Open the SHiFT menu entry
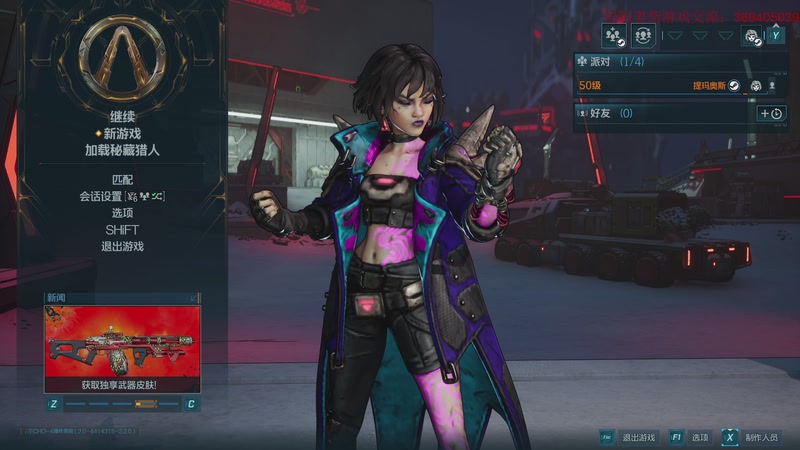800x450 pixels. coord(123,230)
